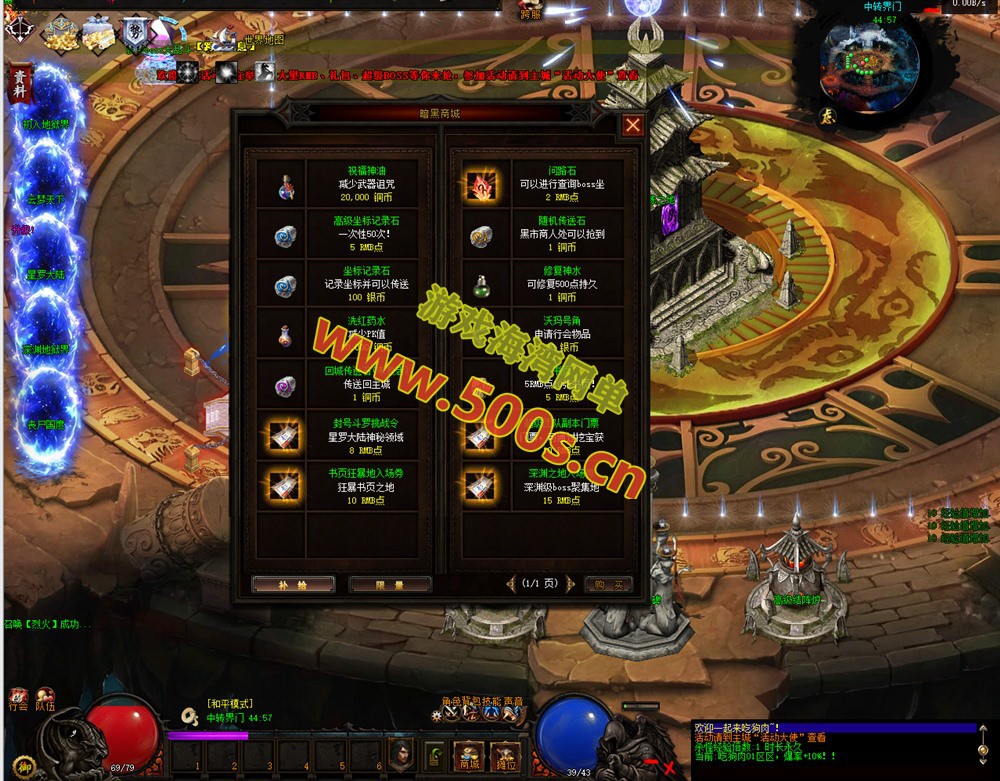Open the 摊位 stall button
The image size is (1000, 781).
pyautogui.click(x=505, y=756)
